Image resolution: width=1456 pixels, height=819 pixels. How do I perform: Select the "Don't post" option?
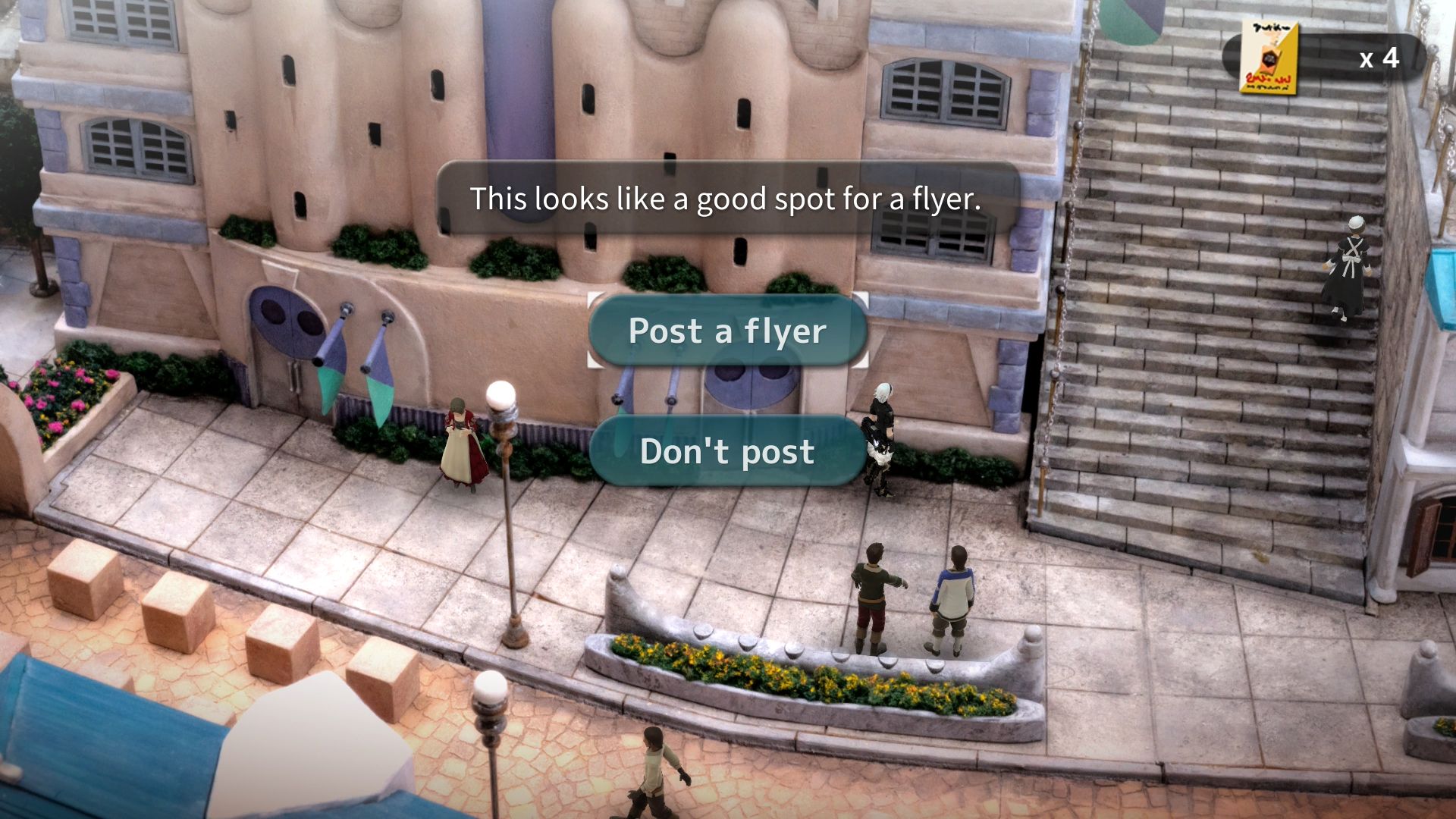click(x=727, y=451)
